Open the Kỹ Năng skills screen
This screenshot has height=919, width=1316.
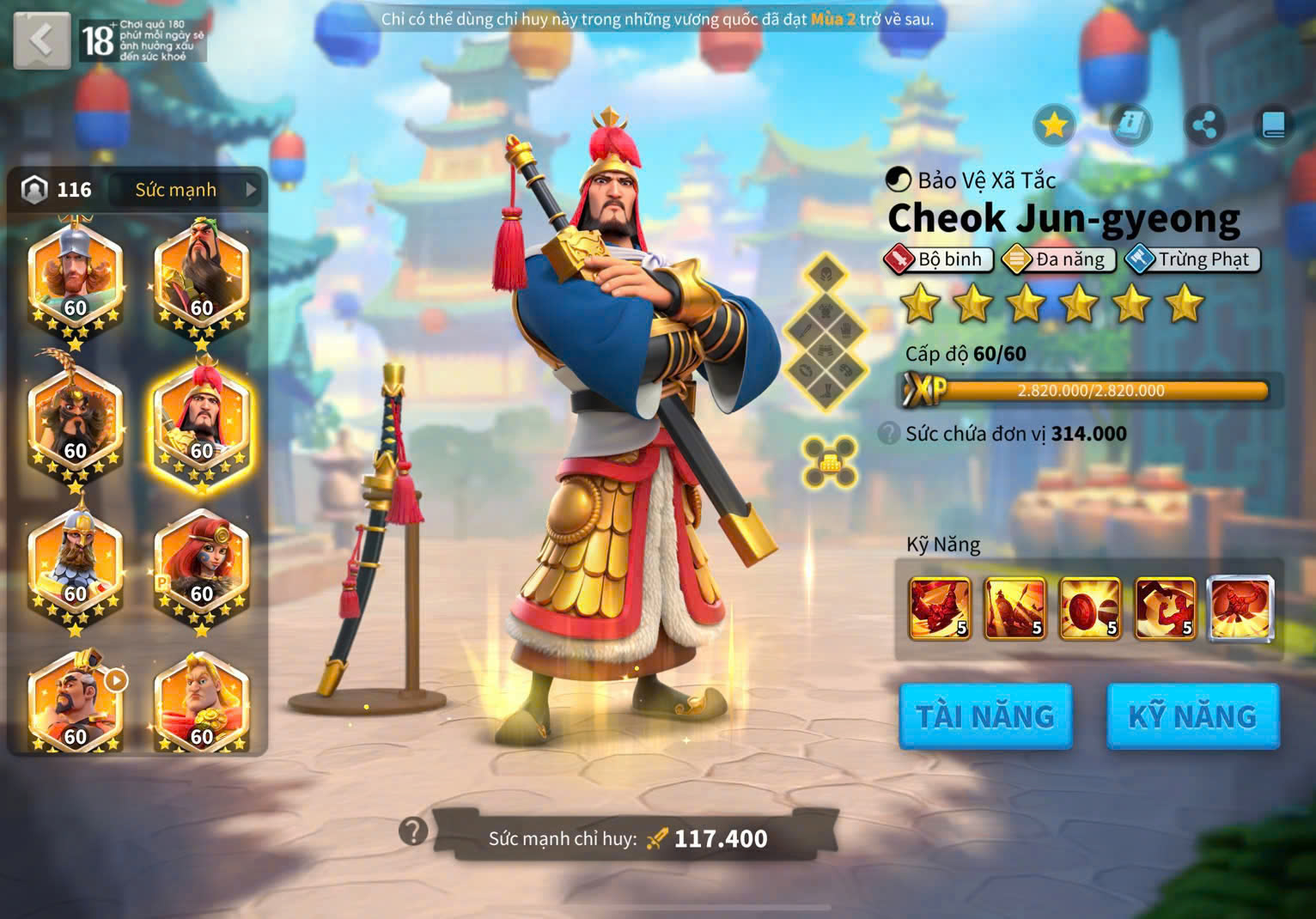pyautogui.click(x=1192, y=716)
